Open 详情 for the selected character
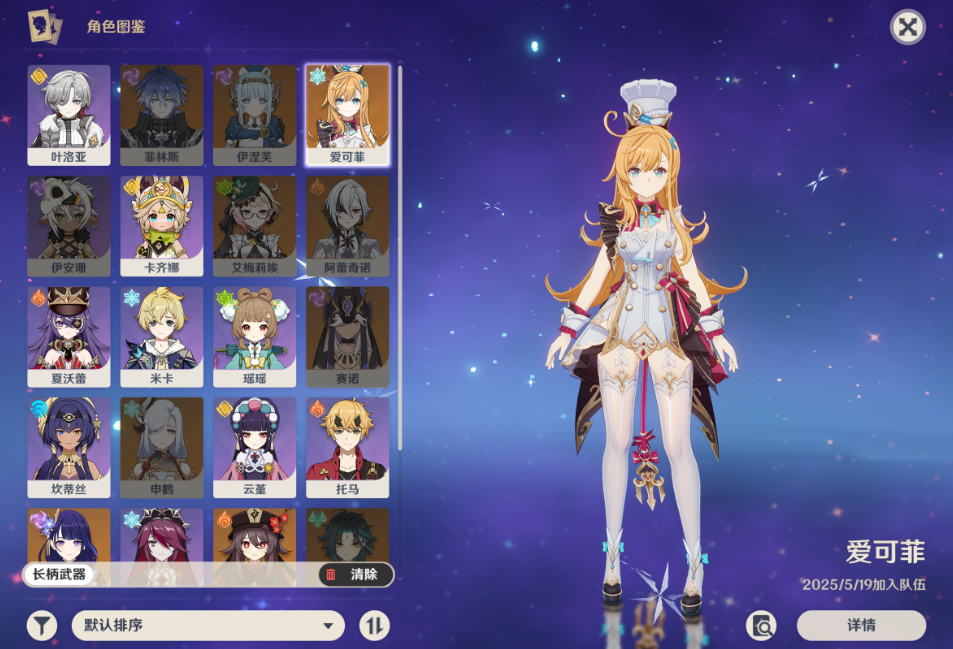Image resolution: width=953 pixels, height=649 pixels. (x=861, y=626)
